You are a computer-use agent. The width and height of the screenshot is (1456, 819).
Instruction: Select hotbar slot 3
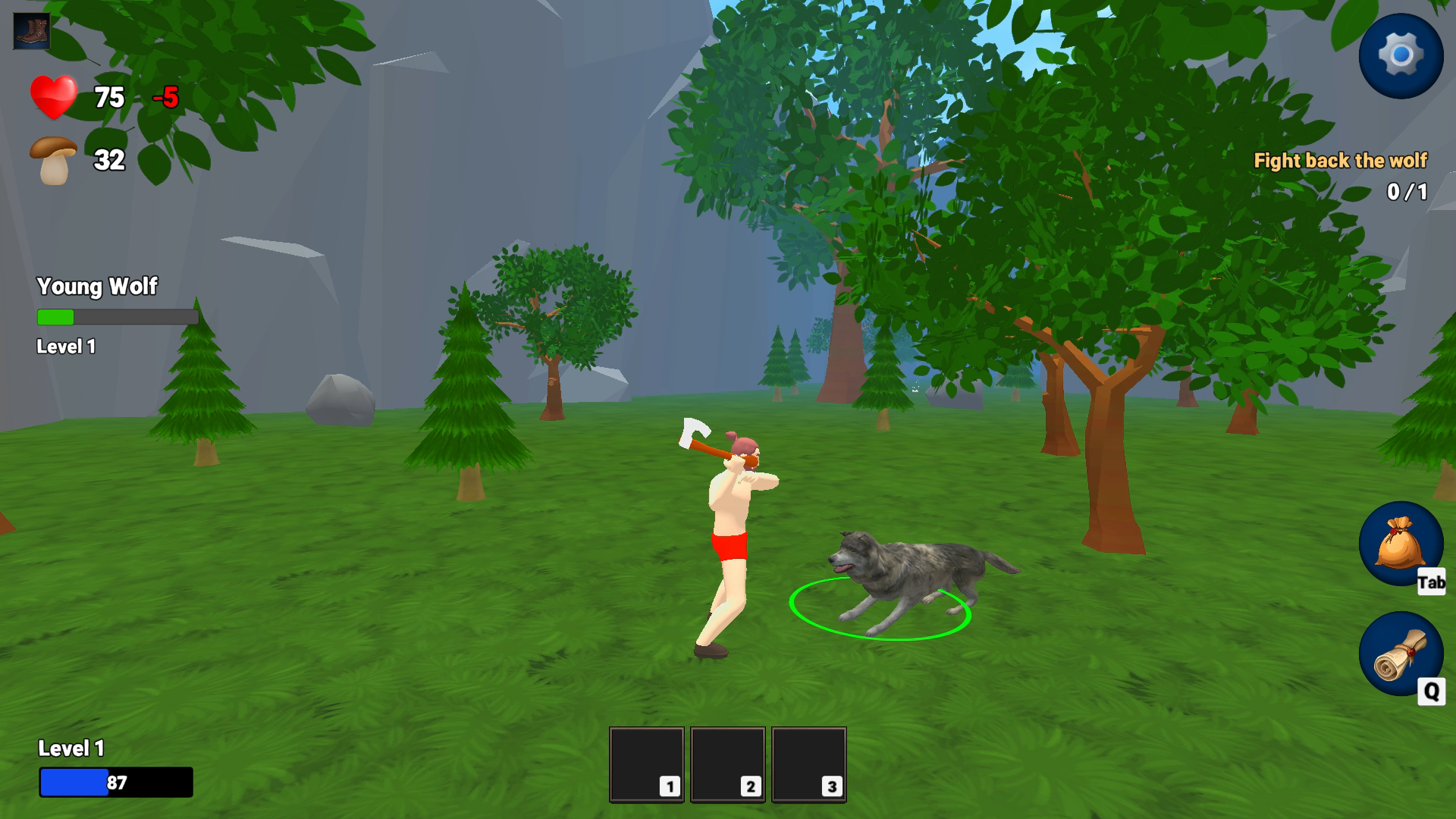(809, 764)
